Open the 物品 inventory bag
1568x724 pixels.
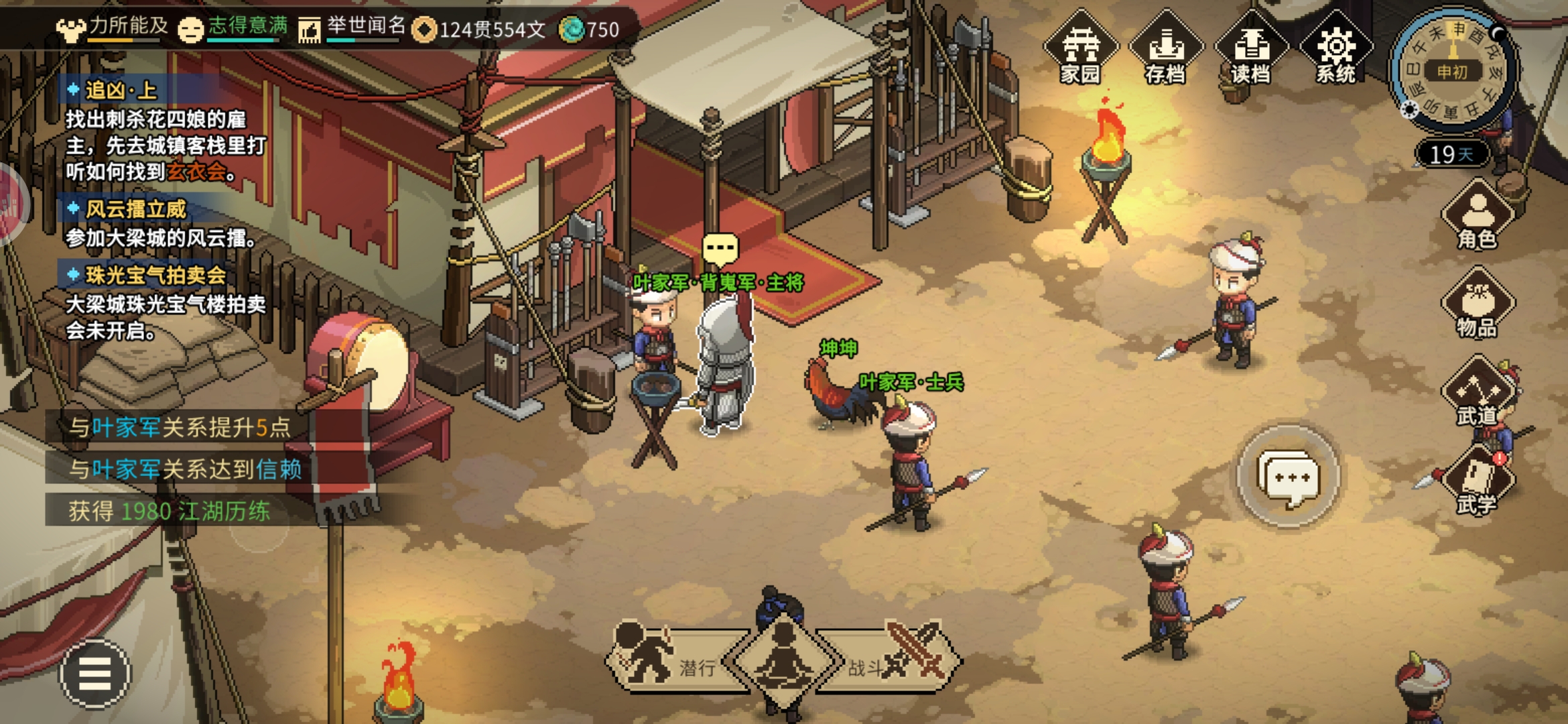1477,305
